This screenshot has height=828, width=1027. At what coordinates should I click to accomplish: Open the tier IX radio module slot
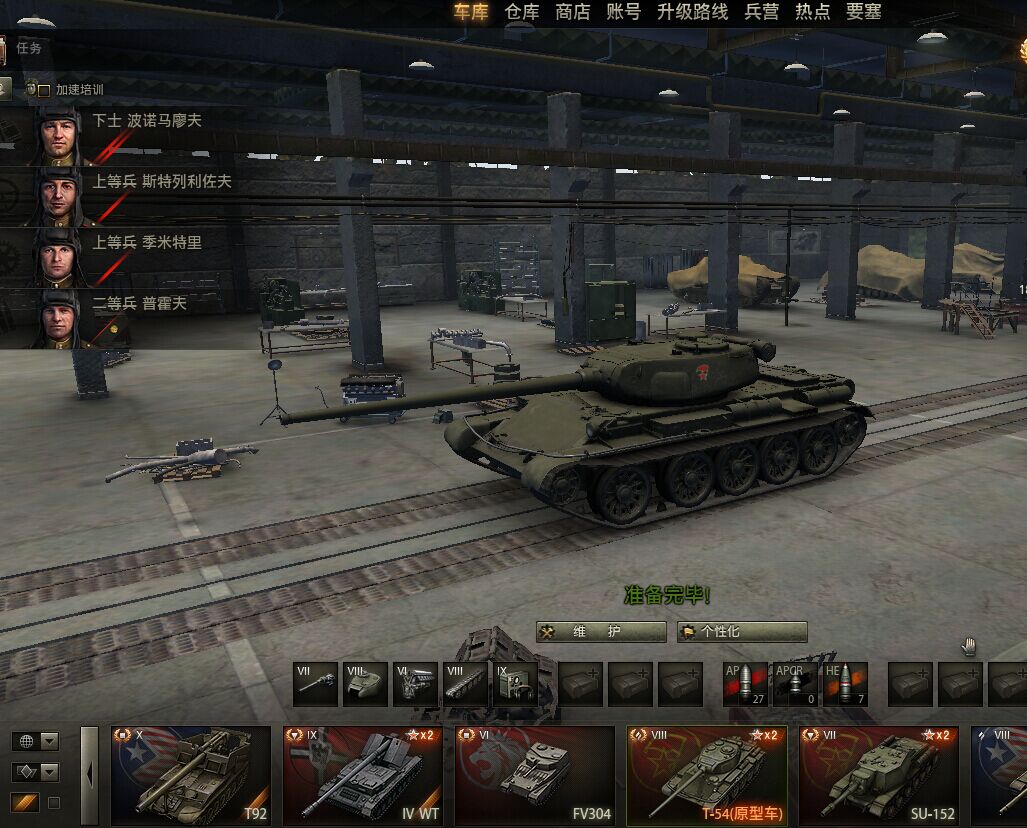515,684
